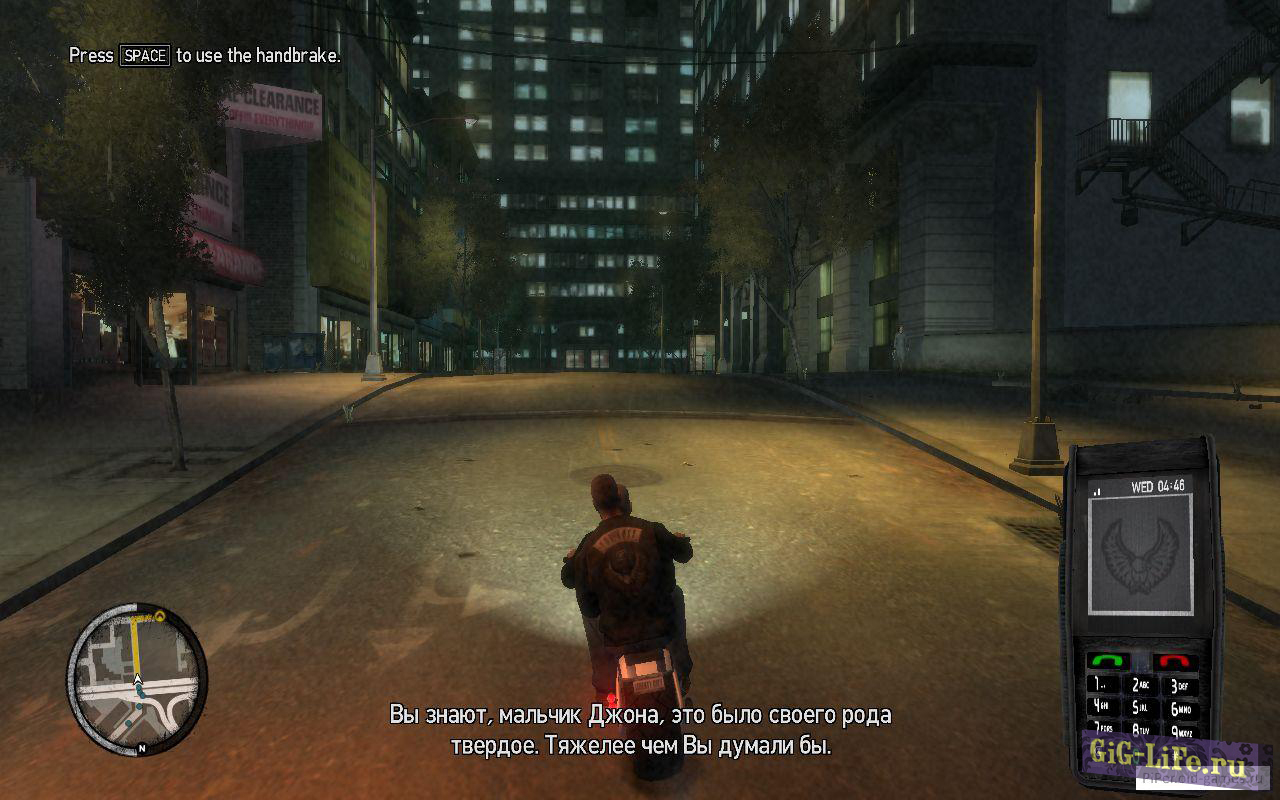
Task: Dial the 4 GHI phone key
Action: click(1103, 708)
